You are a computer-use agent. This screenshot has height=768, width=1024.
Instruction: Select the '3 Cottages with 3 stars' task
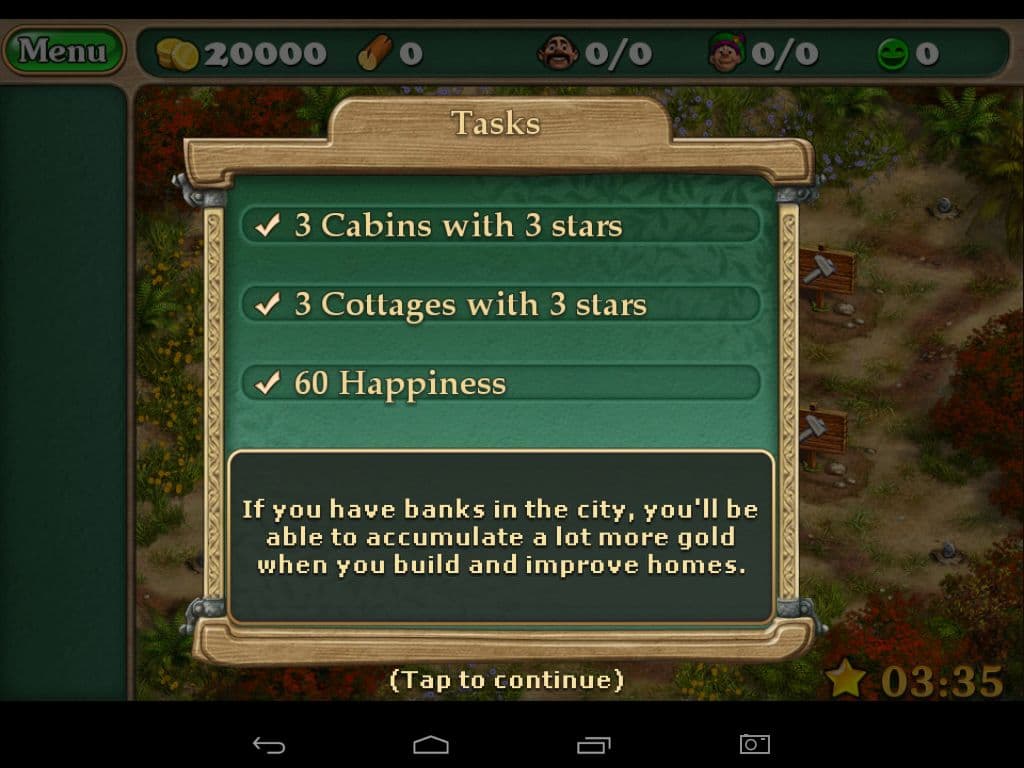[501, 304]
